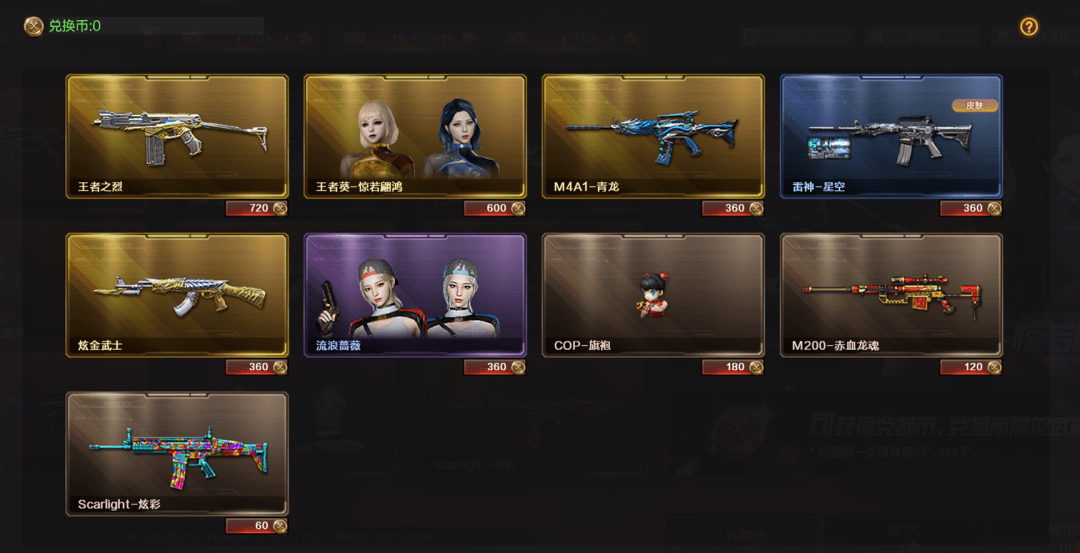This screenshot has width=1080, height=553.
Task: Pick the M4A1-青龙 rifle card
Action: click(x=653, y=136)
